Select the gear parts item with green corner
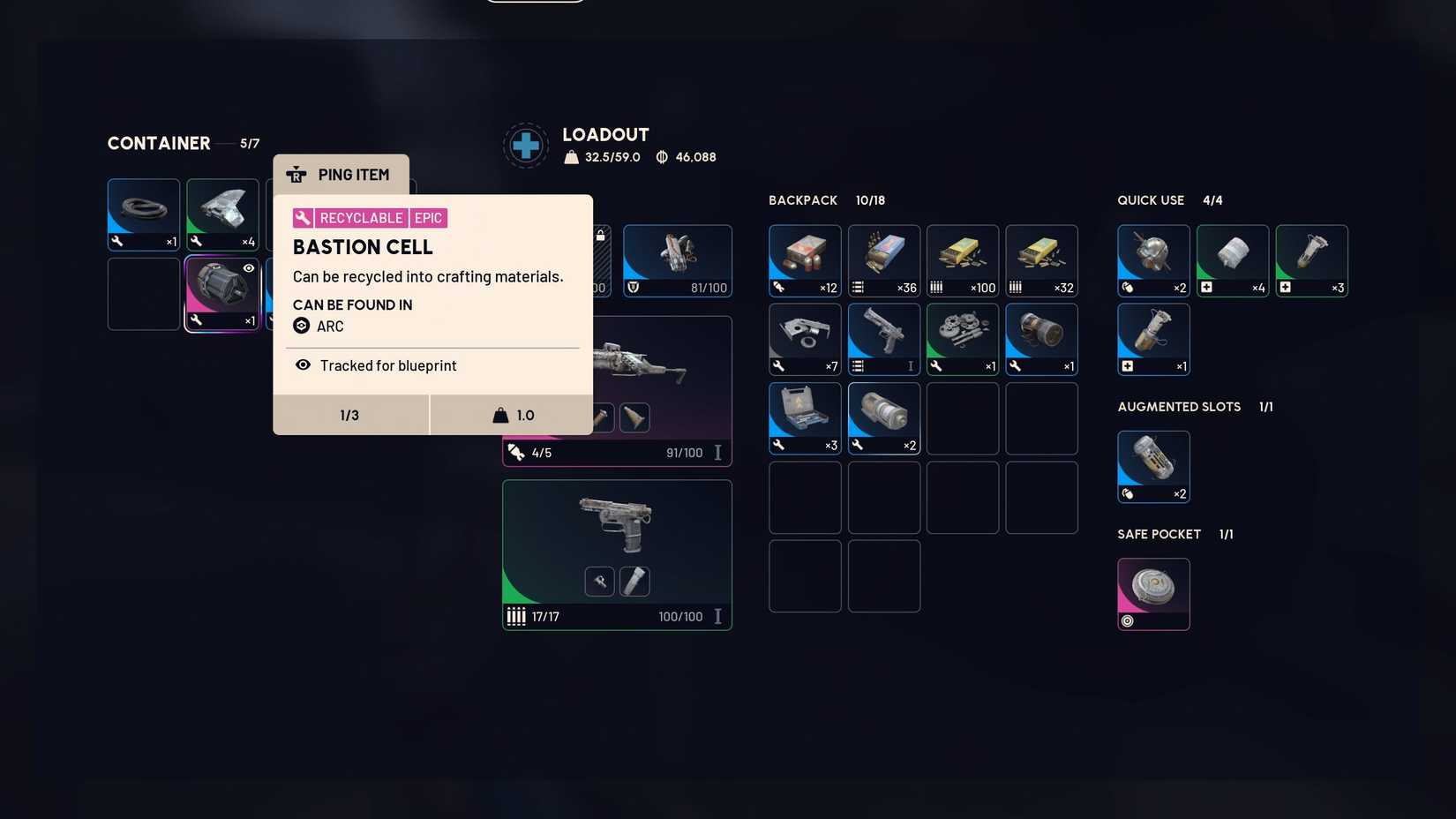Viewport: 1456px width, 819px height. tap(962, 337)
